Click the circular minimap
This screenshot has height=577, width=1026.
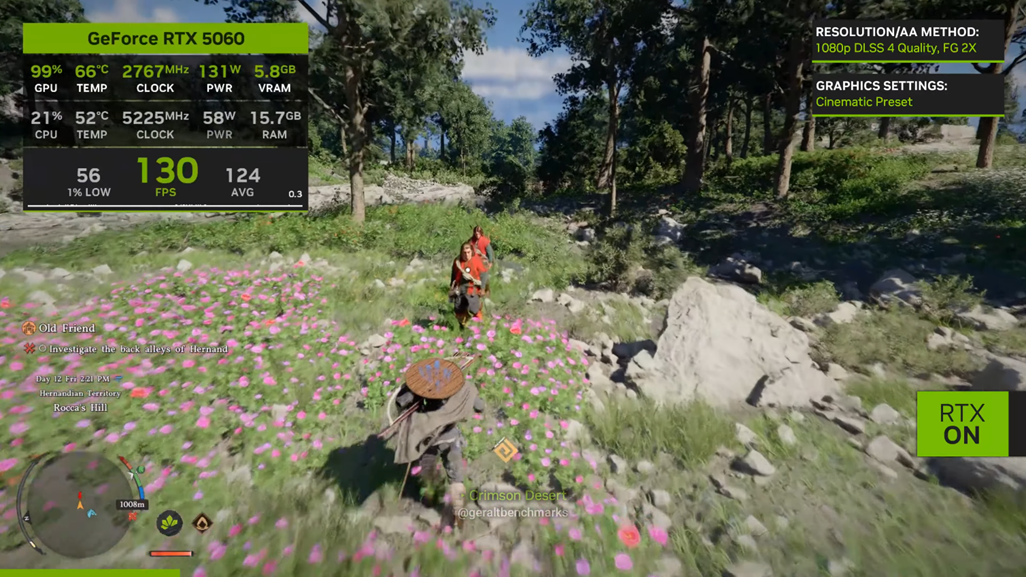click(x=76, y=503)
